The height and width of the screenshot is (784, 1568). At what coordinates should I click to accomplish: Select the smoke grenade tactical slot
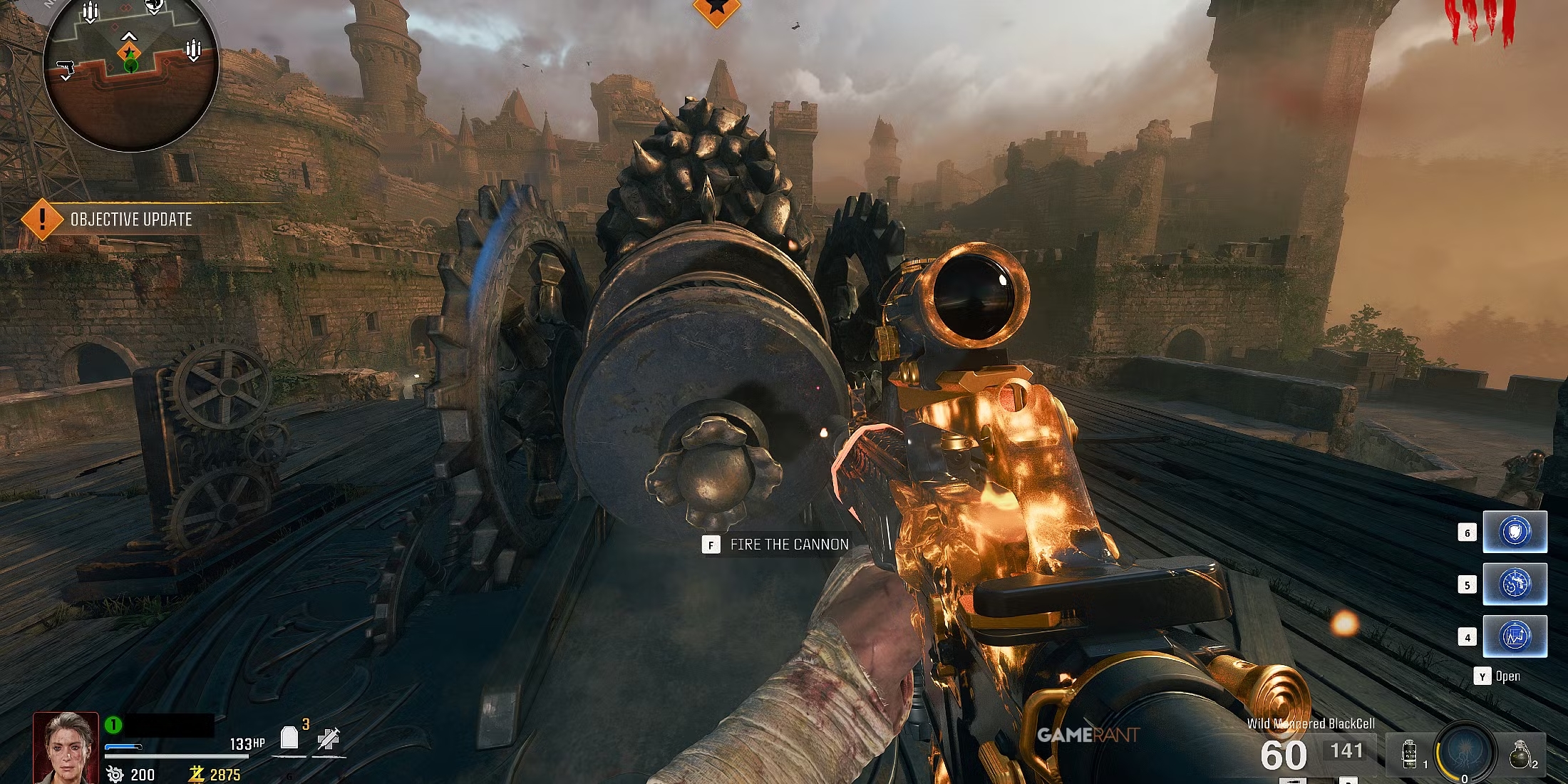pyautogui.click(x=1409, y=755)
